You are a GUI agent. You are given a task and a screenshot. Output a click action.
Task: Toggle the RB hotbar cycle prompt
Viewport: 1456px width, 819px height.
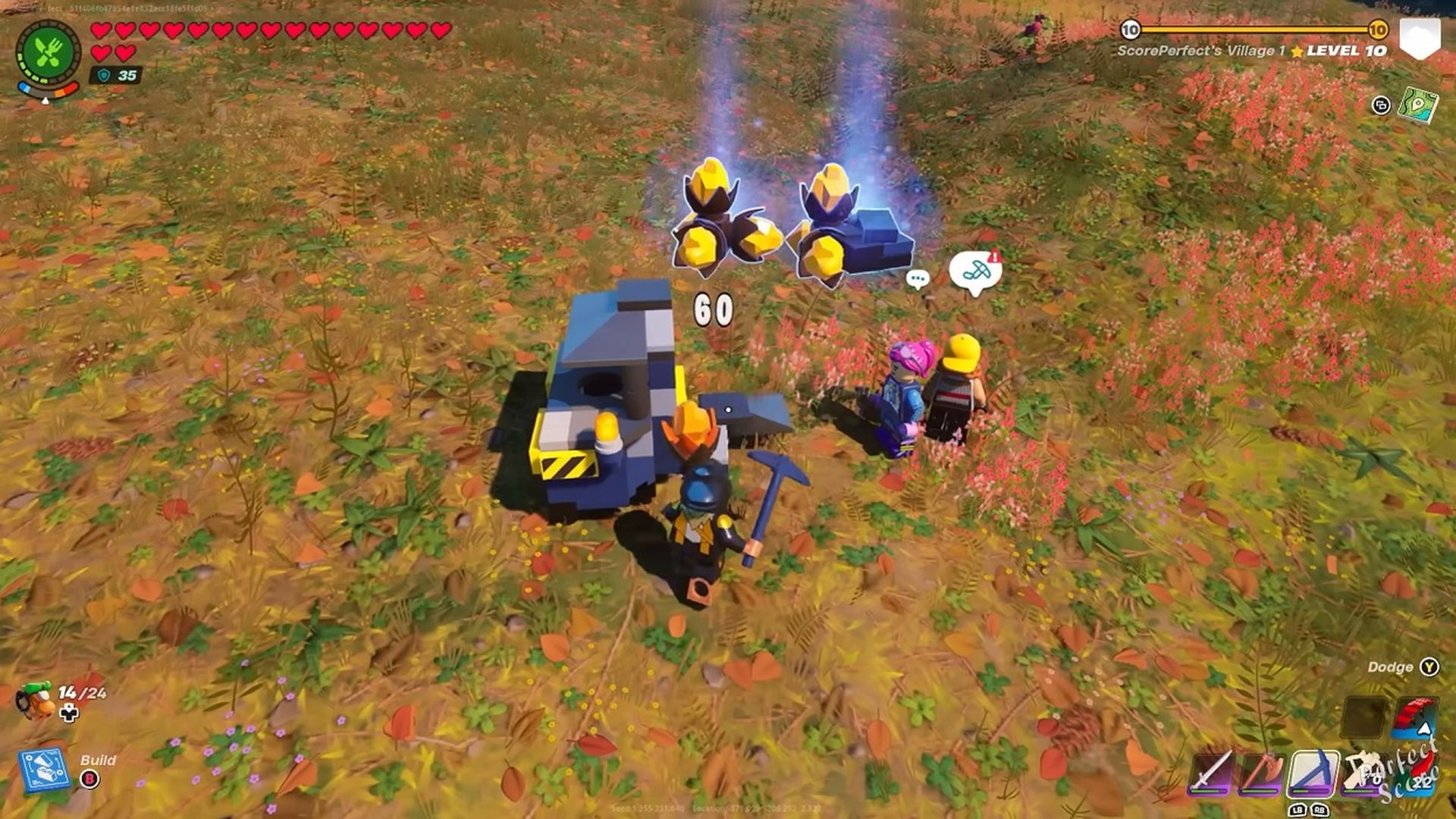pyautogui.click(x=1321, y=810)
